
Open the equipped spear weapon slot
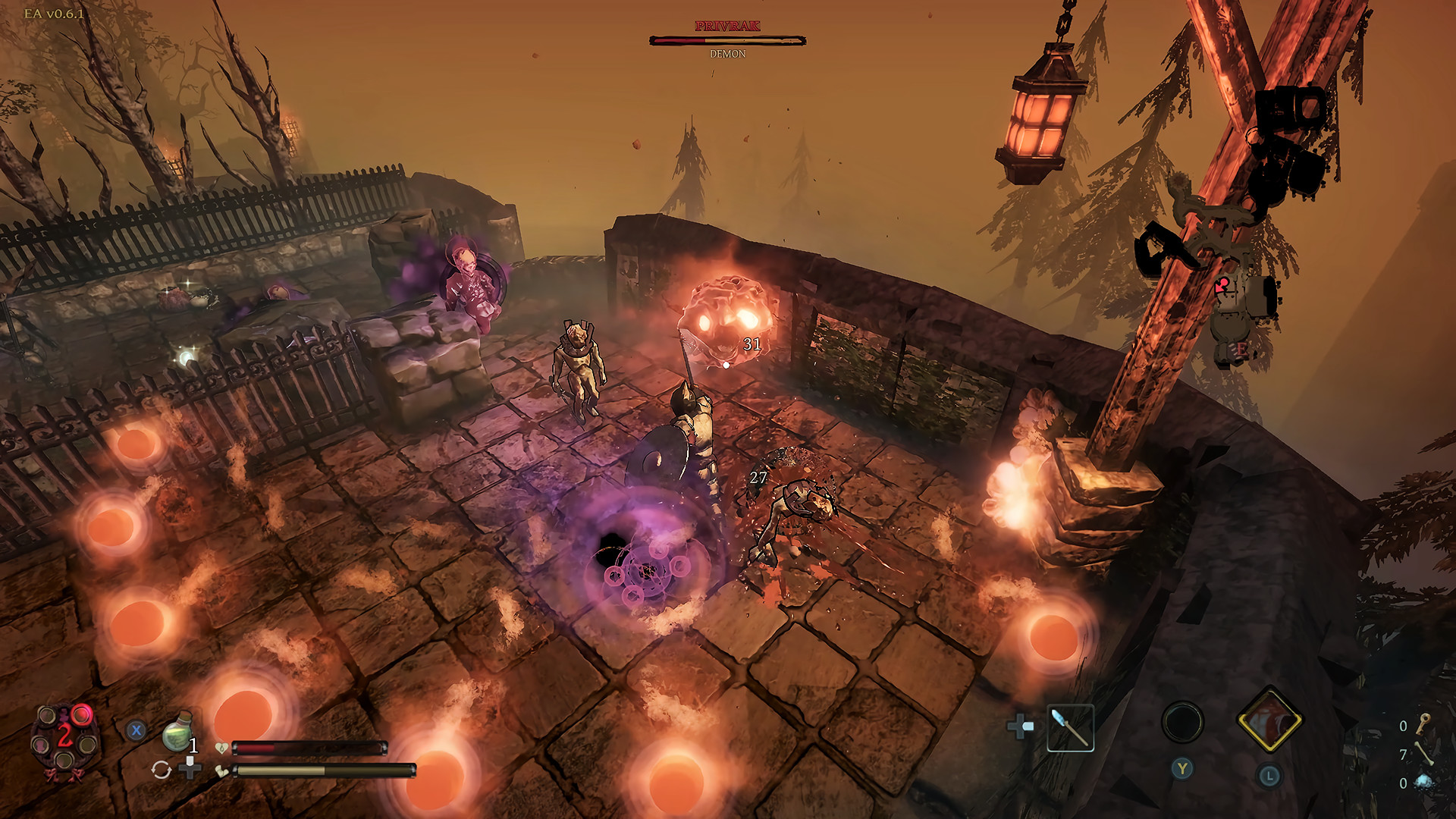point(1070,729)
